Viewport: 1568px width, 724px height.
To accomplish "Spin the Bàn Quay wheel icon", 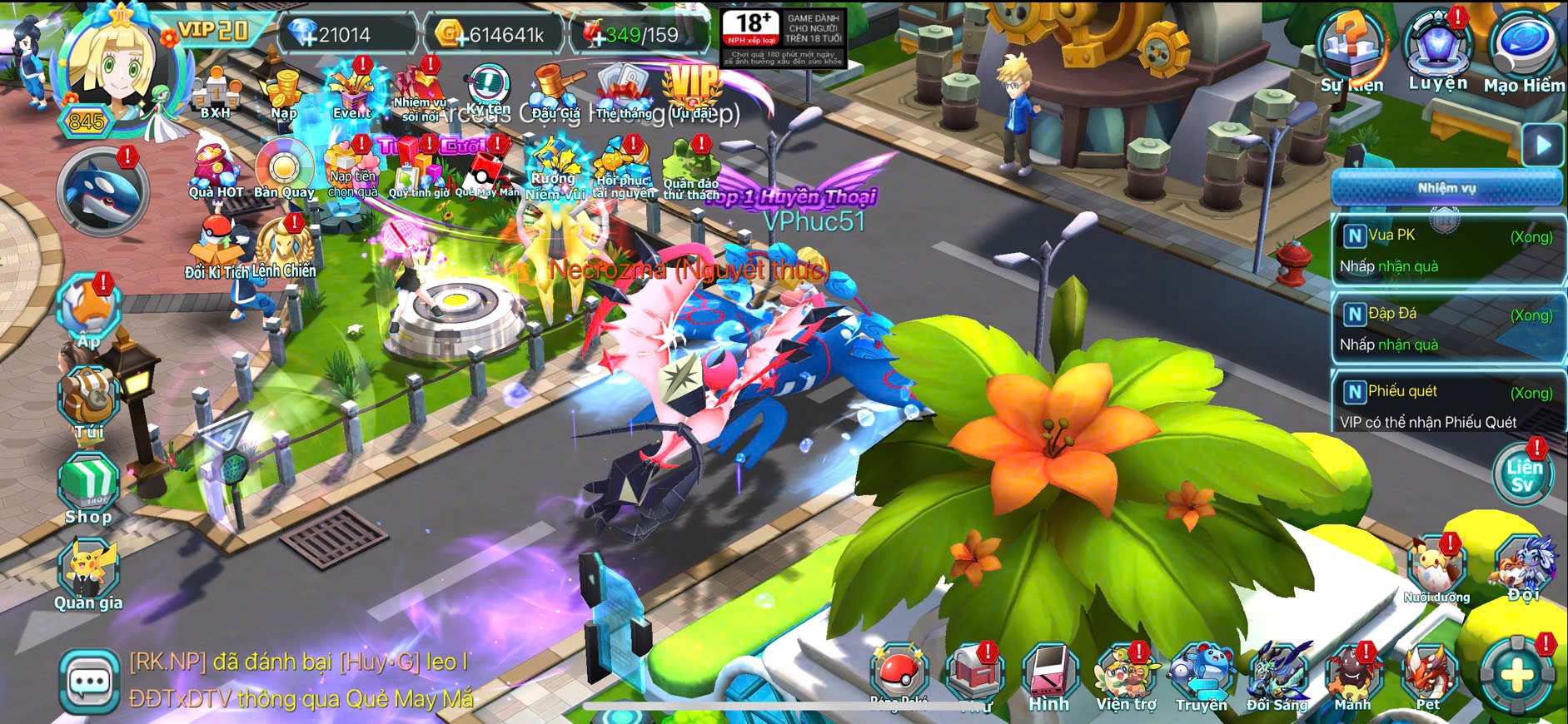I will coord(284,169).
